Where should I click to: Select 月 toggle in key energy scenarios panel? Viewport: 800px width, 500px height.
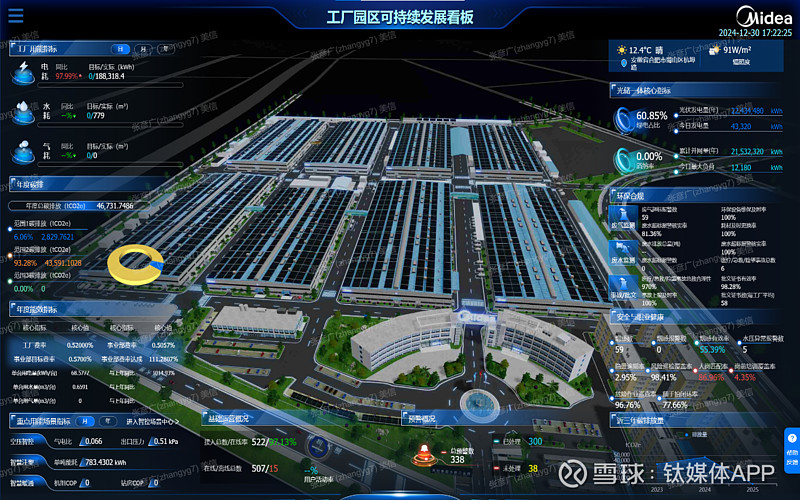click(86, 421)
